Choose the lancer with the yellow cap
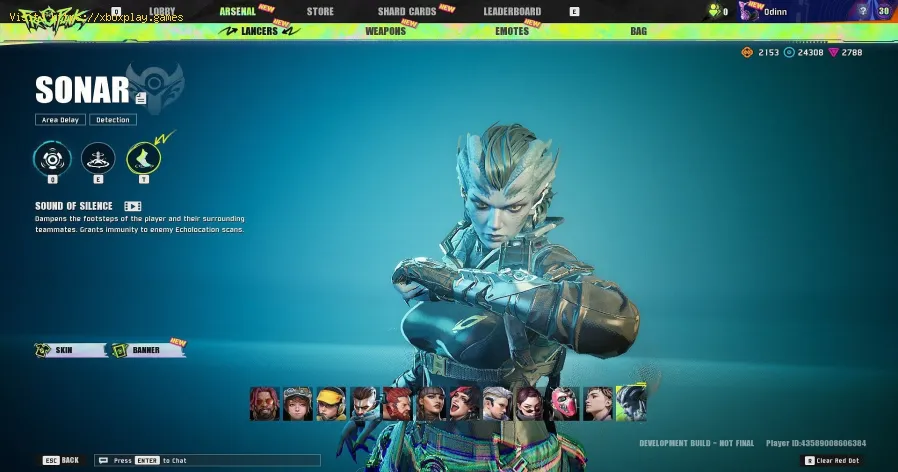This screenshot has width=898, height=472. 331,403
